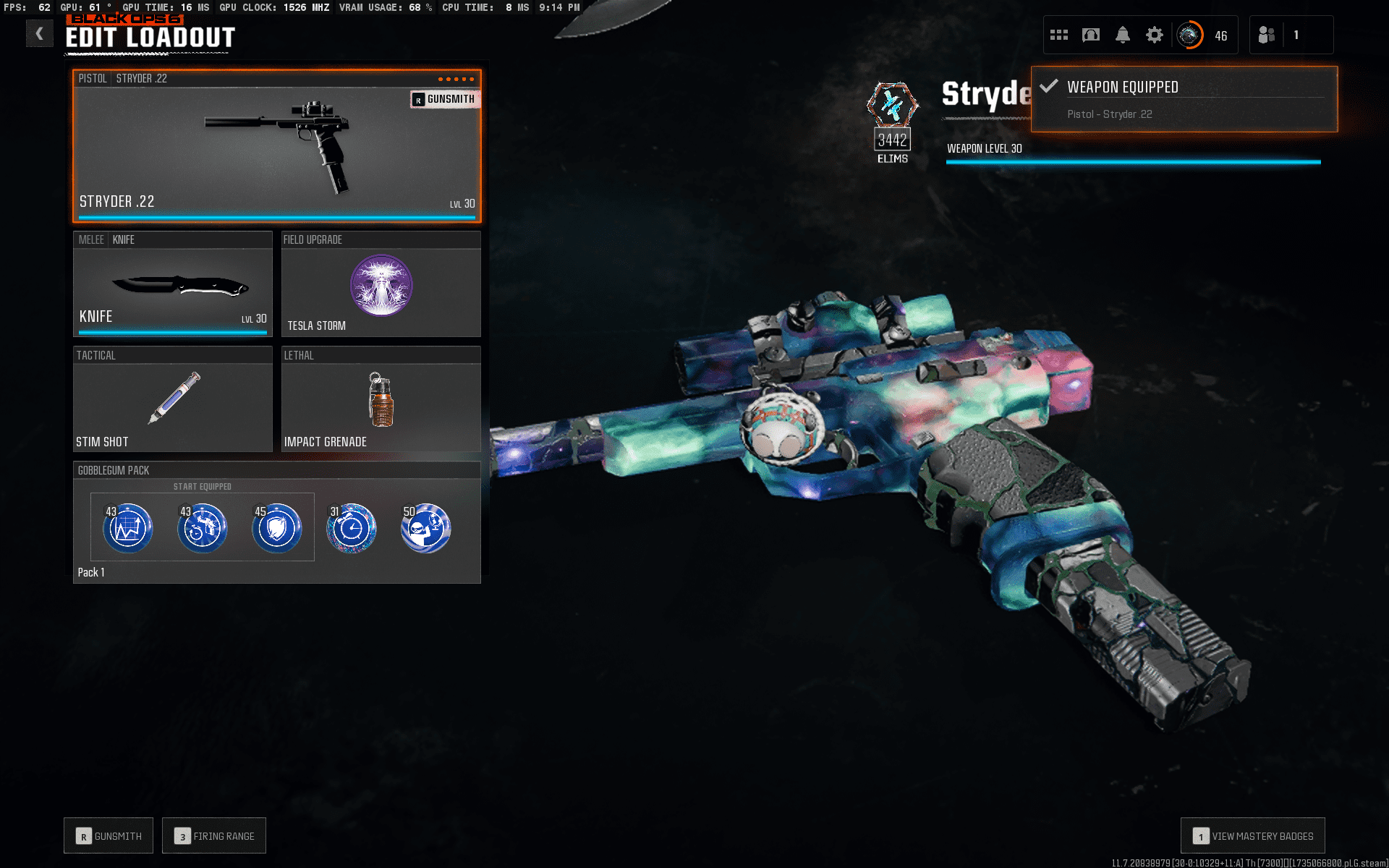
Task: Open the grid menu icon
Action: (x=1059, y=35)
